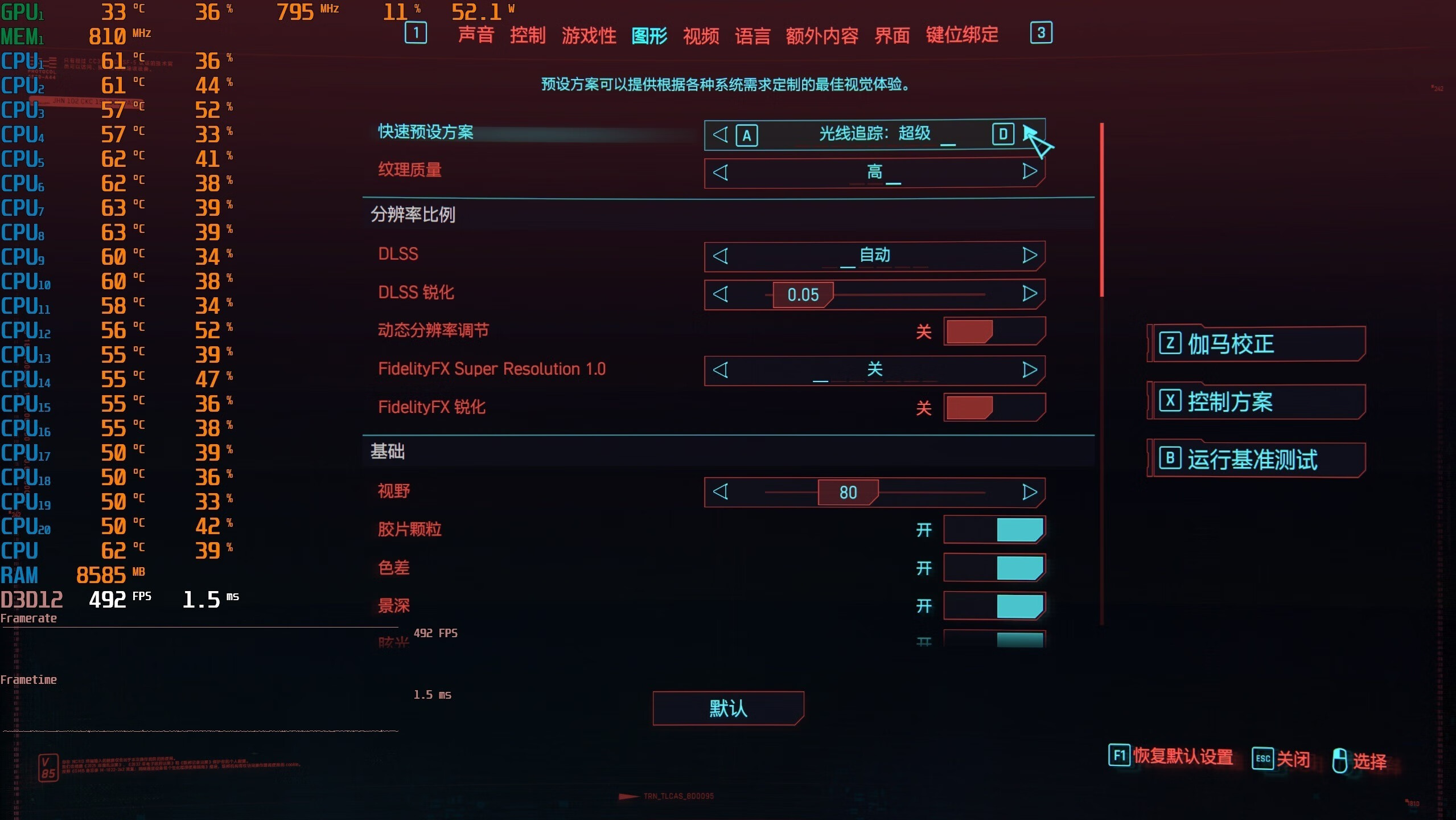Image resolution: width=1456 pixels, height=820 pixels.
Task: Click the right arrow on DLSS selector
Action: (1029, 256)
